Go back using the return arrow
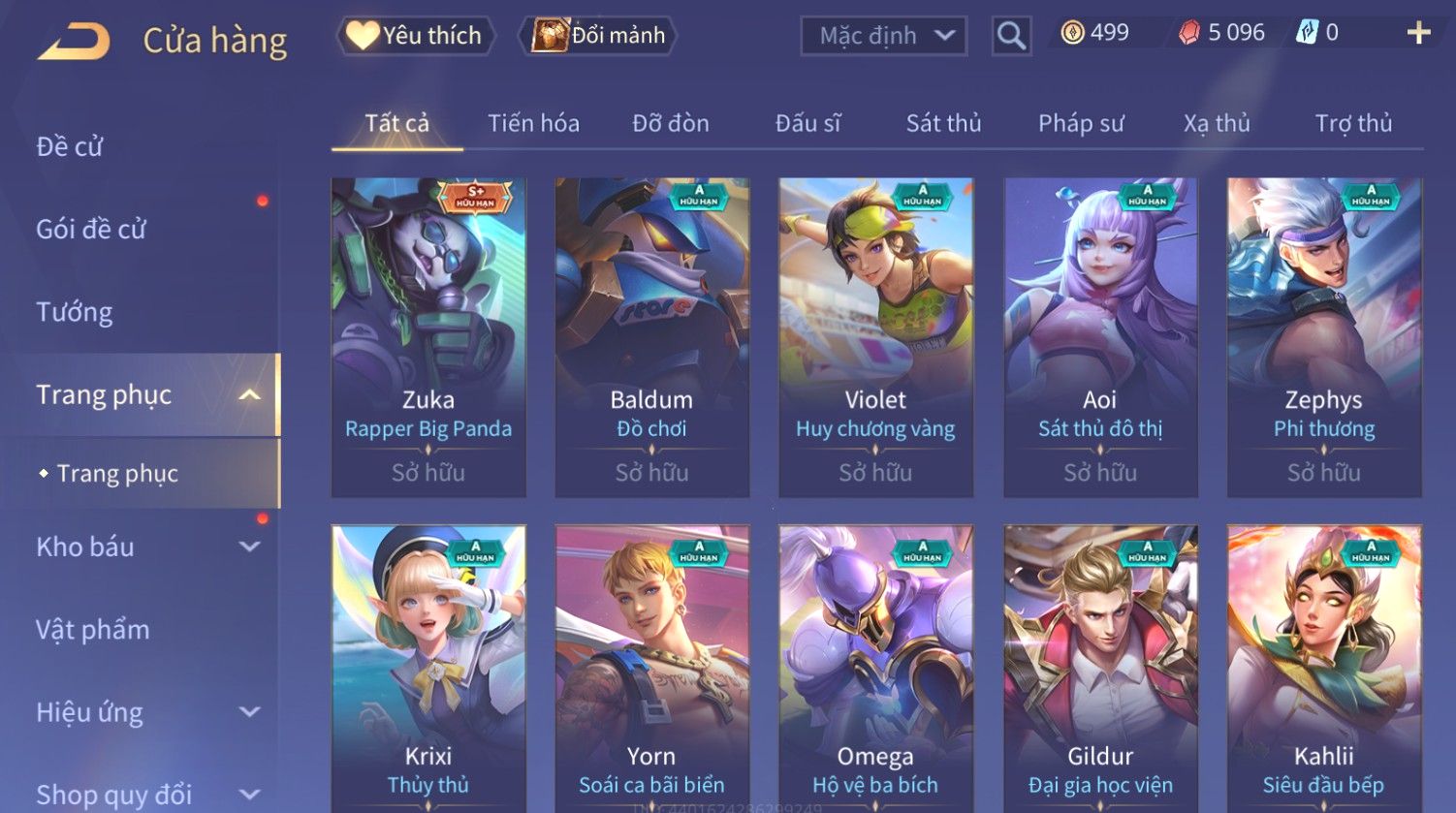The image size is (1456, 813). click(74, 42)
